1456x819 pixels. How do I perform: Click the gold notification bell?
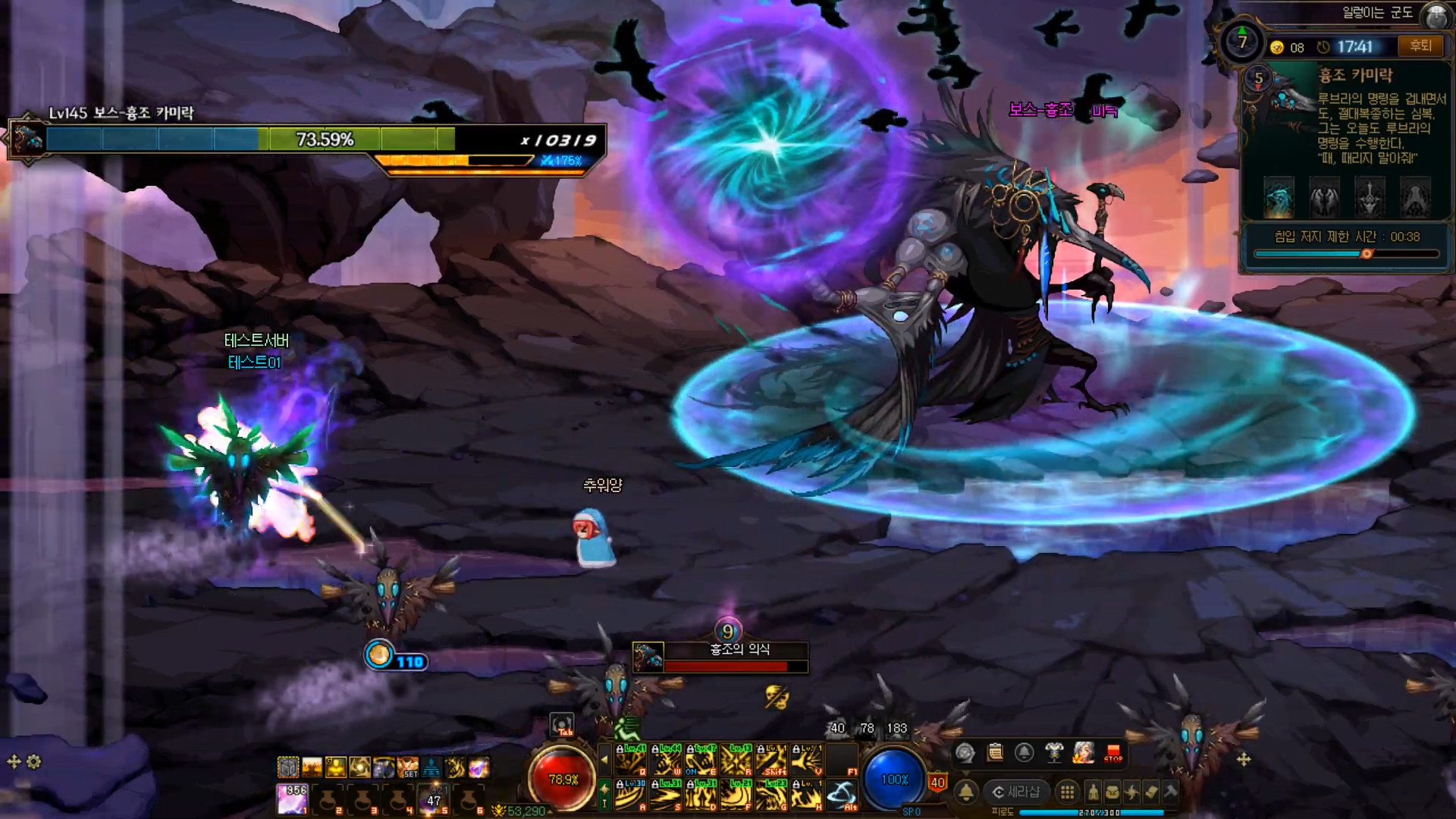pyautogui.click(x=966, y=792)
